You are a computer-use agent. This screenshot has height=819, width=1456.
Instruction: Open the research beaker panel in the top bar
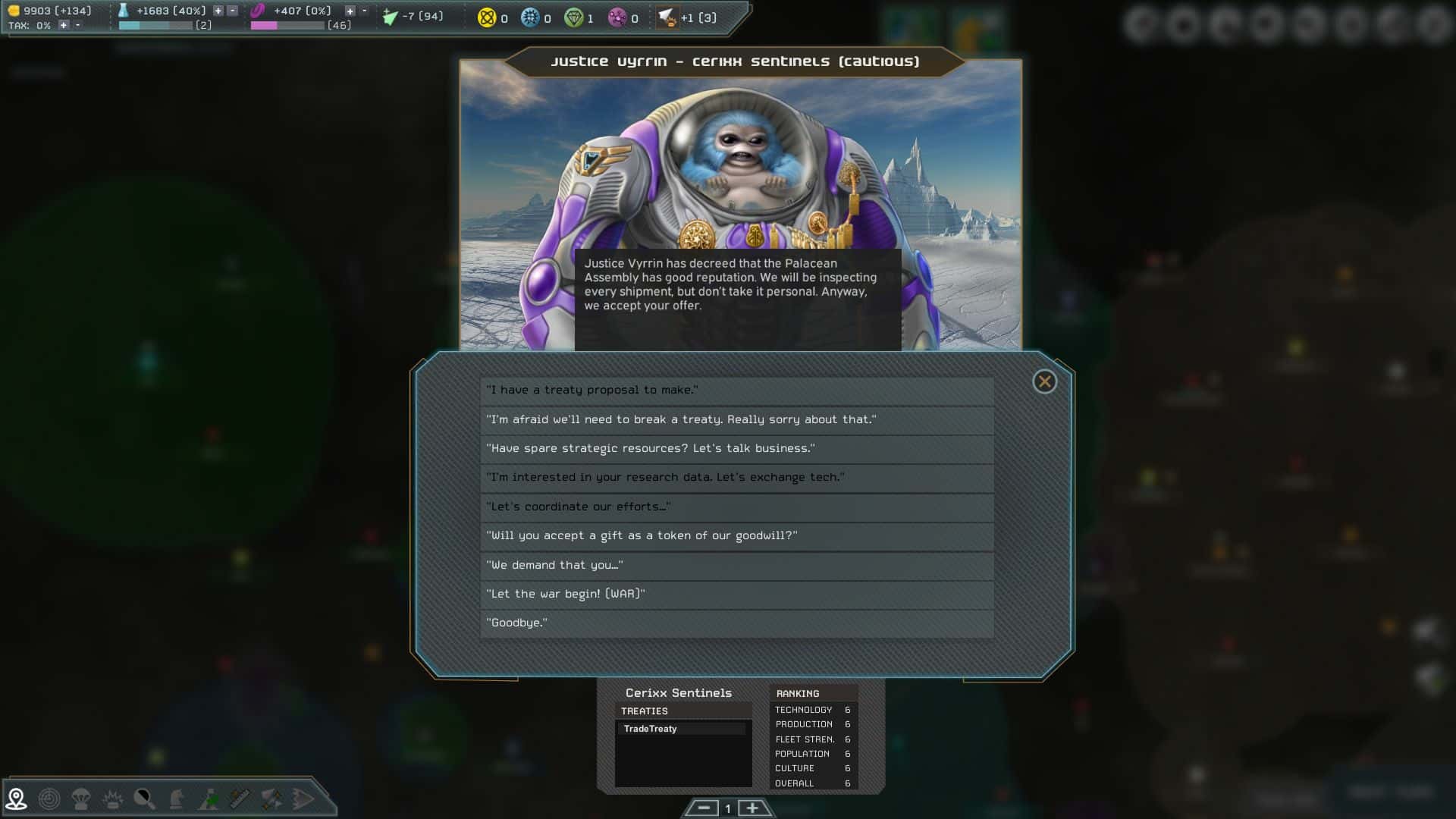(x=123, y=11)
